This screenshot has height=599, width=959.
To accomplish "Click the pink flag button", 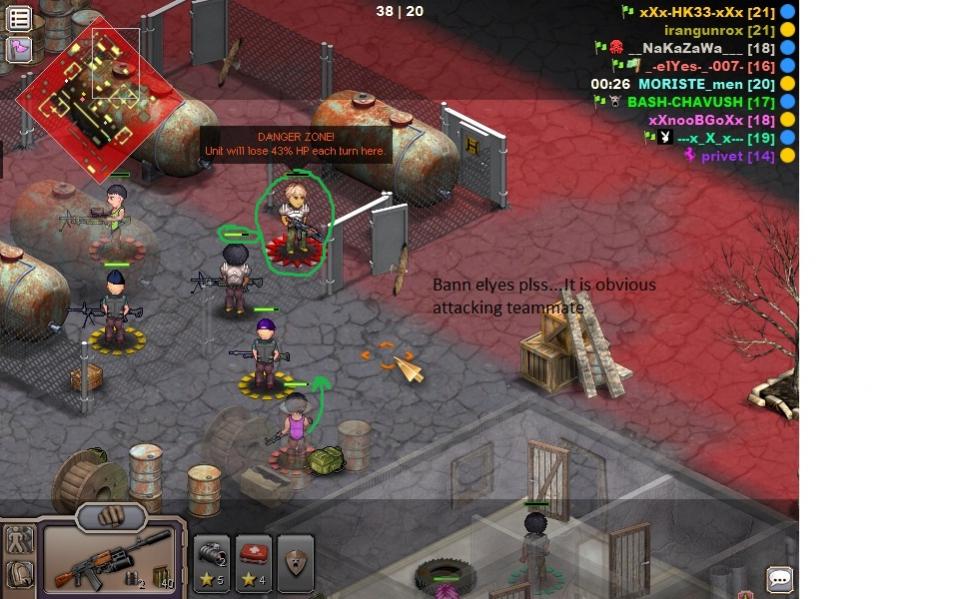I will [x=19, y=48].
